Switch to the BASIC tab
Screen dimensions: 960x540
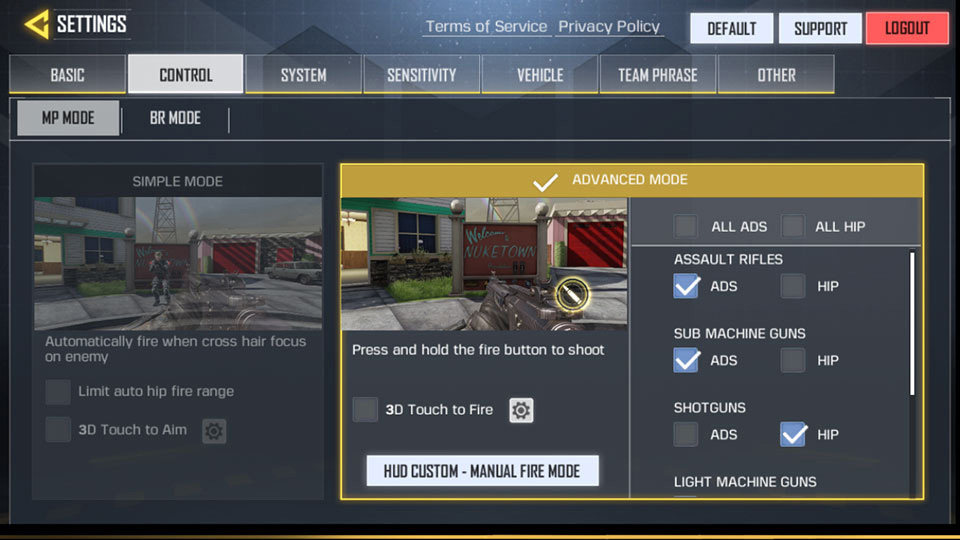tap(68, 75)
